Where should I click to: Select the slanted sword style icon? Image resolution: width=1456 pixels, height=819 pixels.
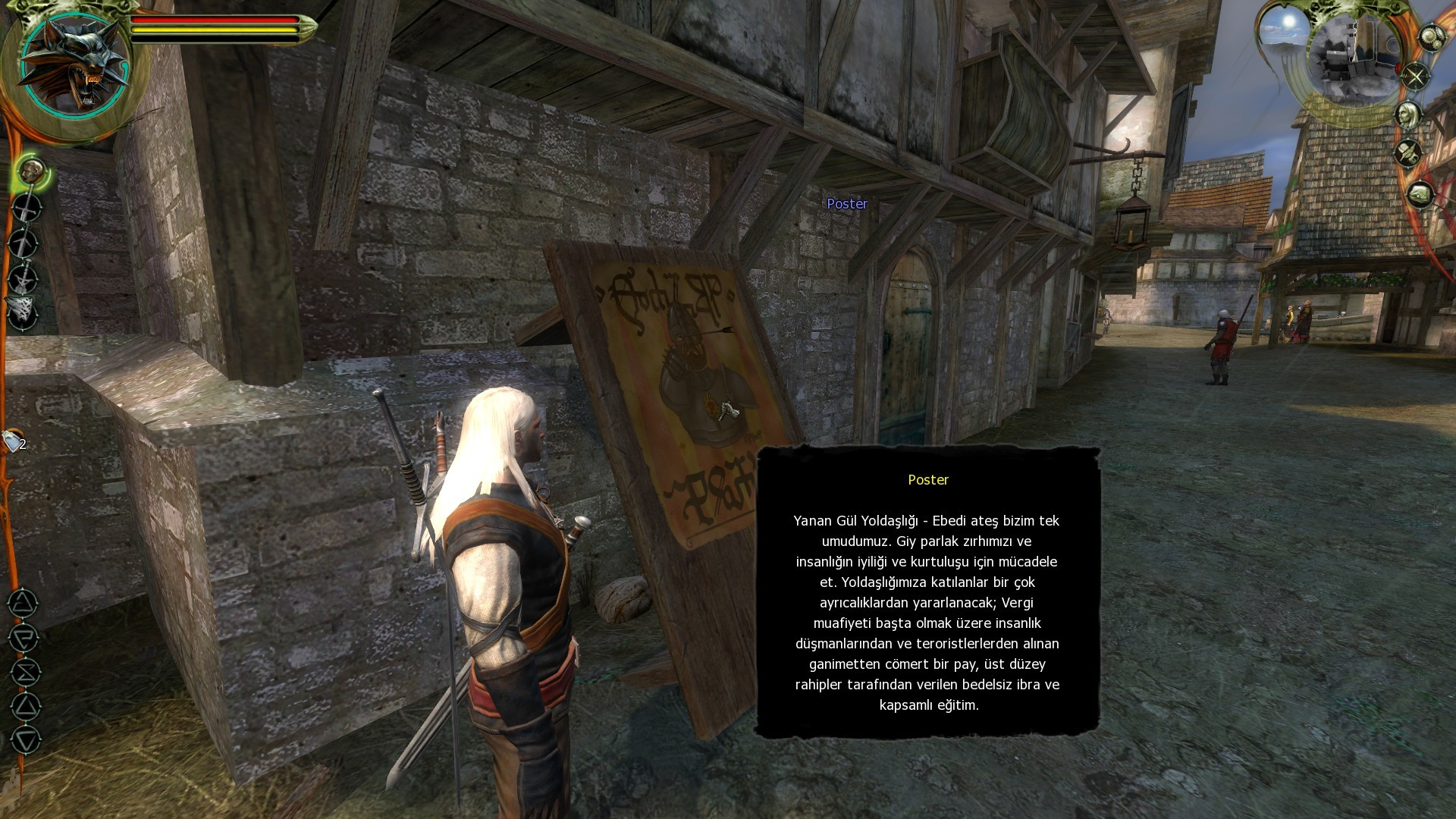24,243
